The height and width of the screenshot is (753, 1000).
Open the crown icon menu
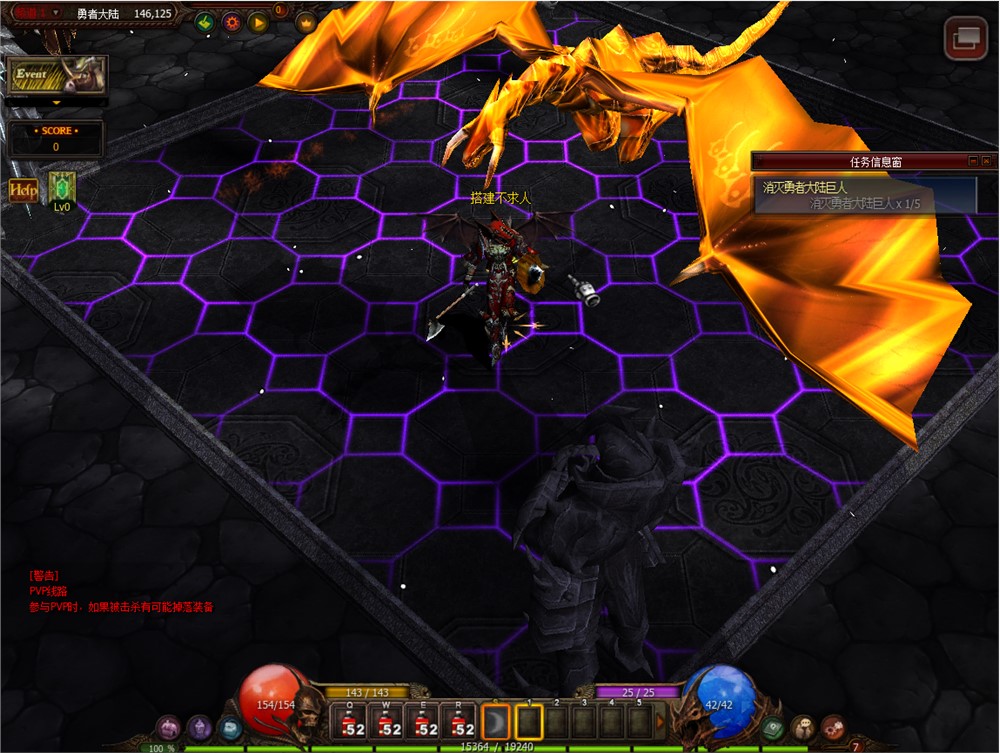305,22
